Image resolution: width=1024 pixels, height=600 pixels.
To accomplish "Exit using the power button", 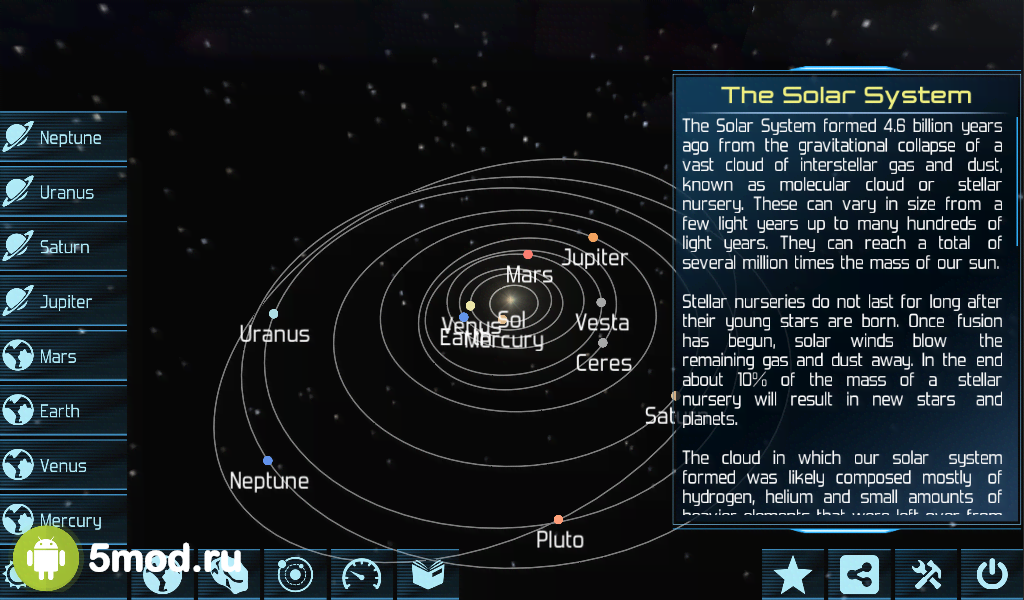I will coord(992,574).
